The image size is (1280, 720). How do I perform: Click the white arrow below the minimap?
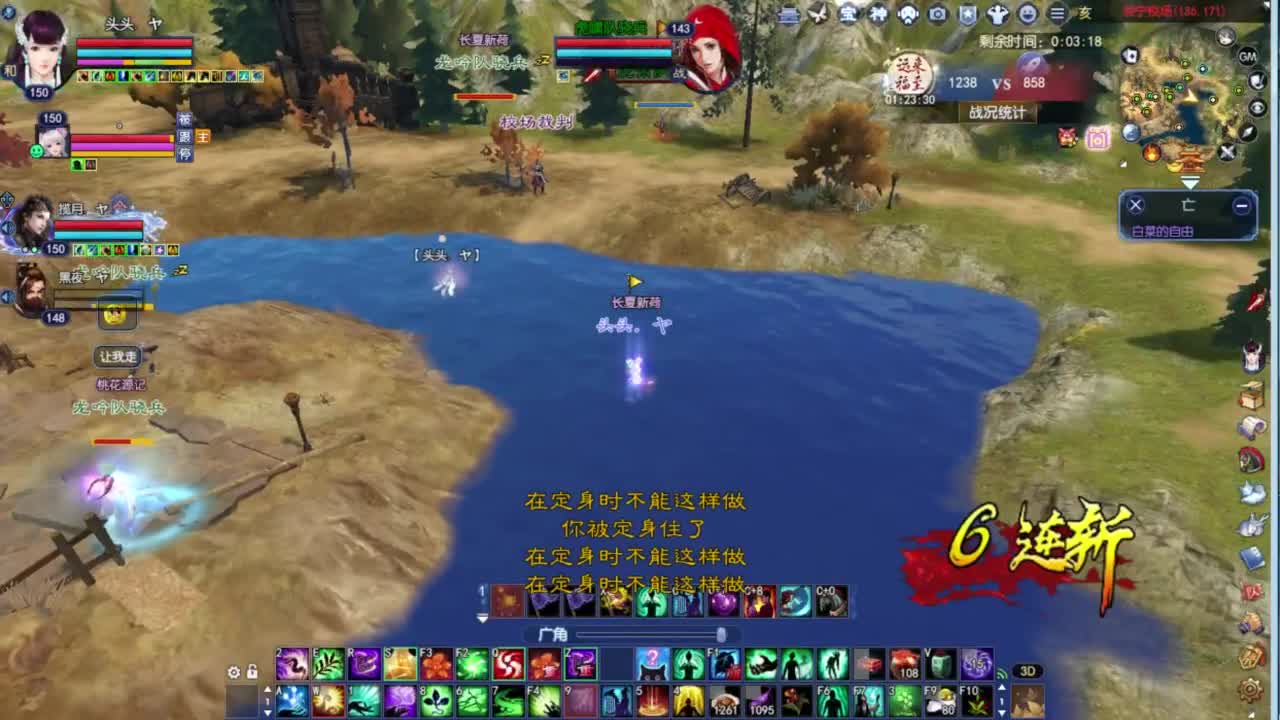coord(1190,183)
